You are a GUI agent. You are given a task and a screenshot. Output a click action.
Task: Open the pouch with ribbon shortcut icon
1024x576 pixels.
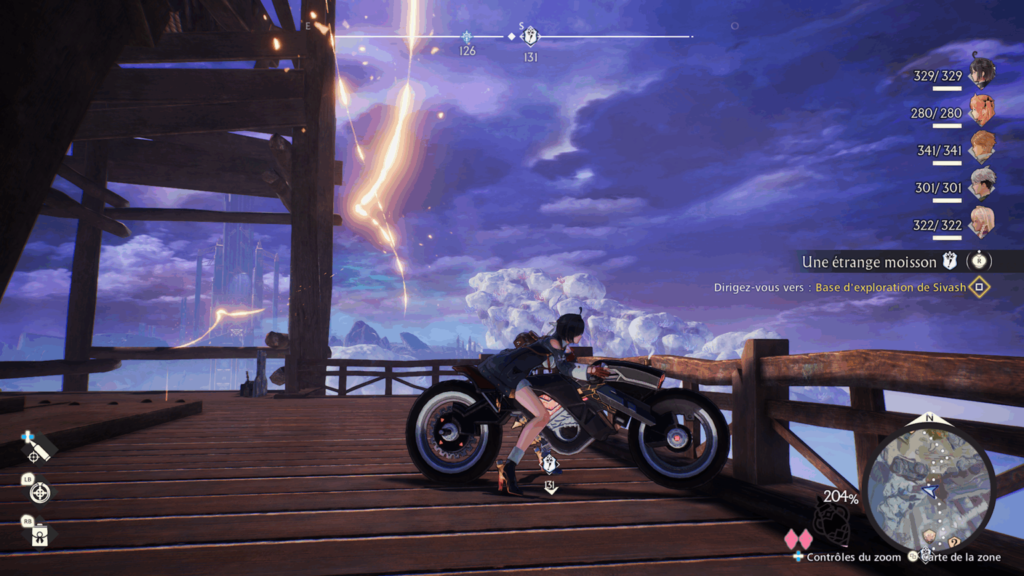[40, 535]
